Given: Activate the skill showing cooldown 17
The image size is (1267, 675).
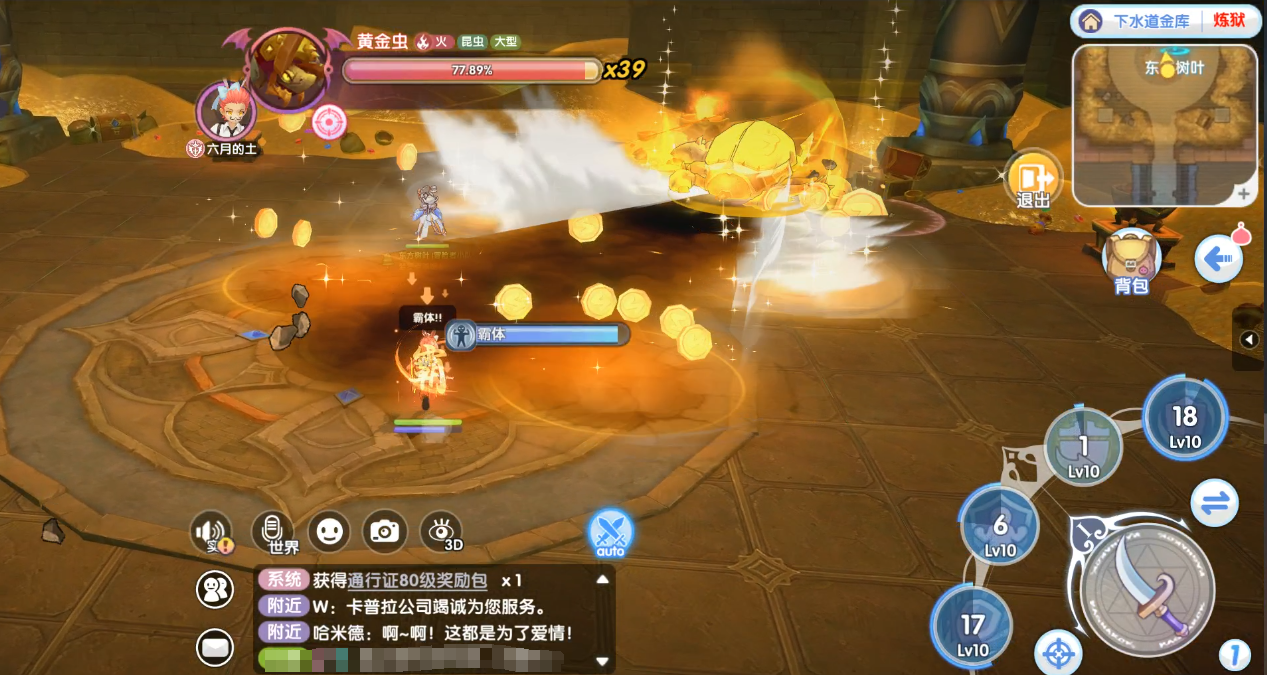Looking at the screenshot, I should click(973, 627).
